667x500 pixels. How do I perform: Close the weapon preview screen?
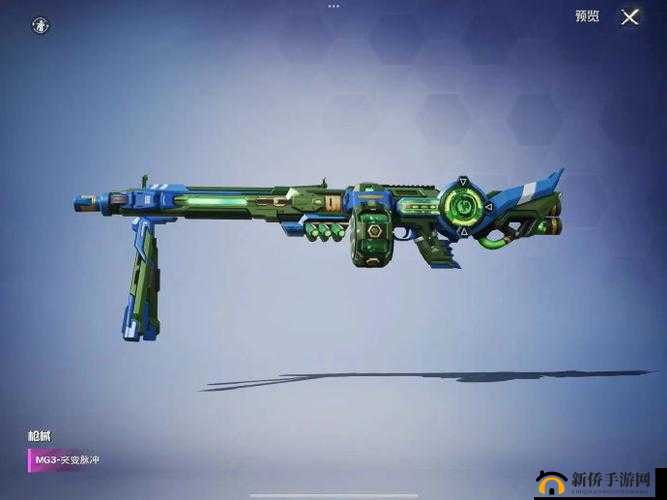pyautogui.click(x=630, y=16)
